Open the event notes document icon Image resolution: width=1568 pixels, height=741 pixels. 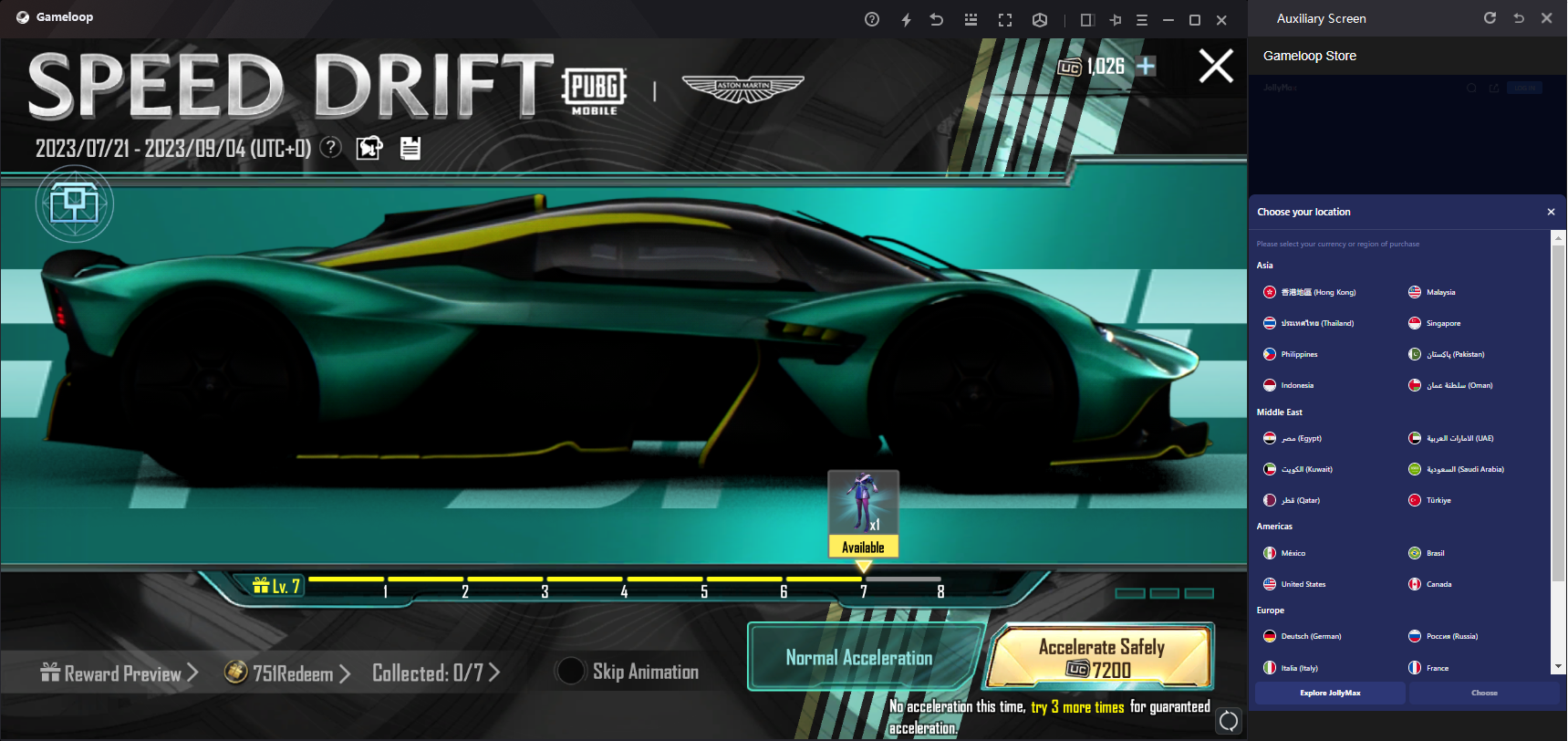click(x=410, y=148)
